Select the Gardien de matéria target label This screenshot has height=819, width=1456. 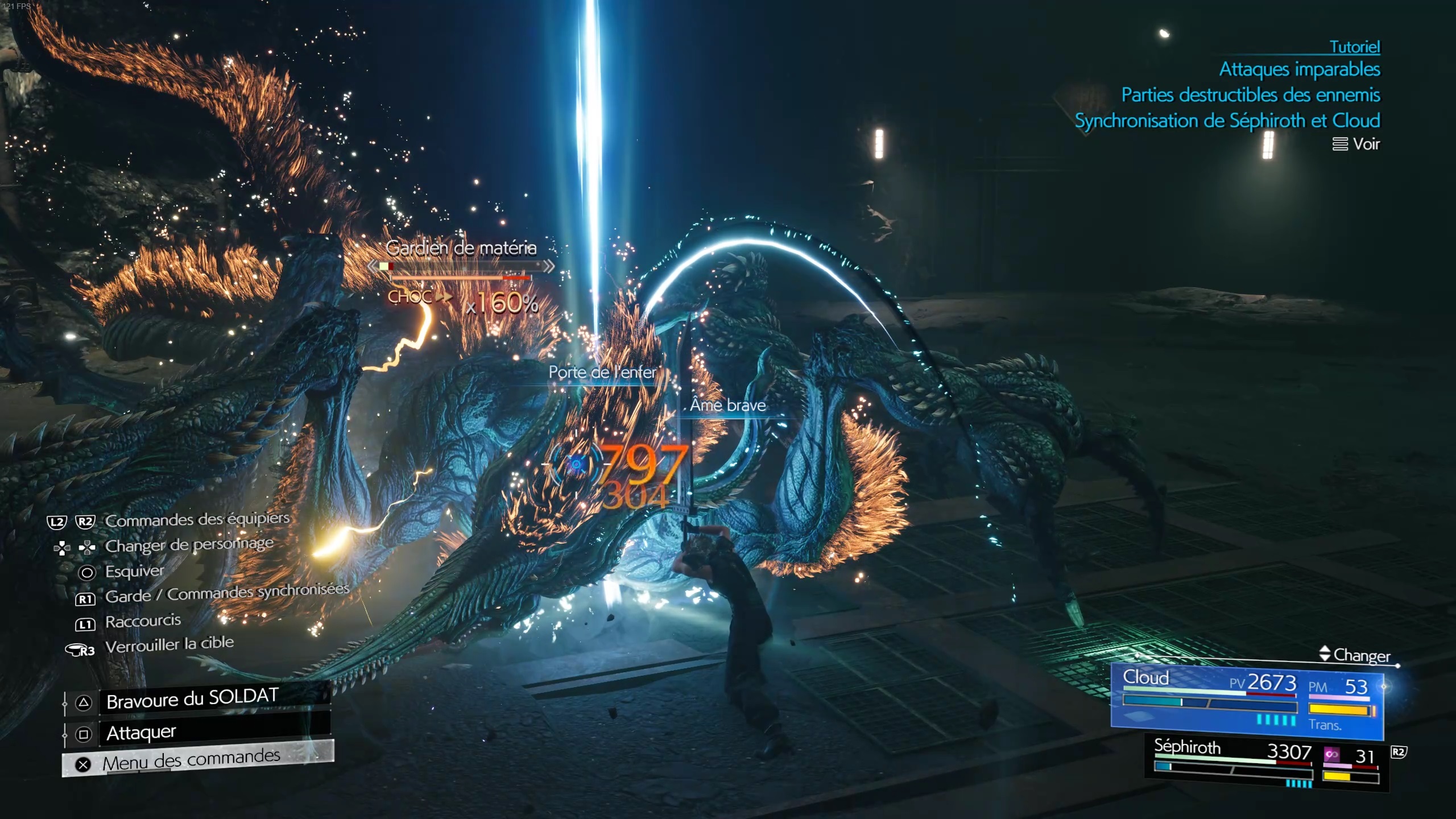point(461,248)
